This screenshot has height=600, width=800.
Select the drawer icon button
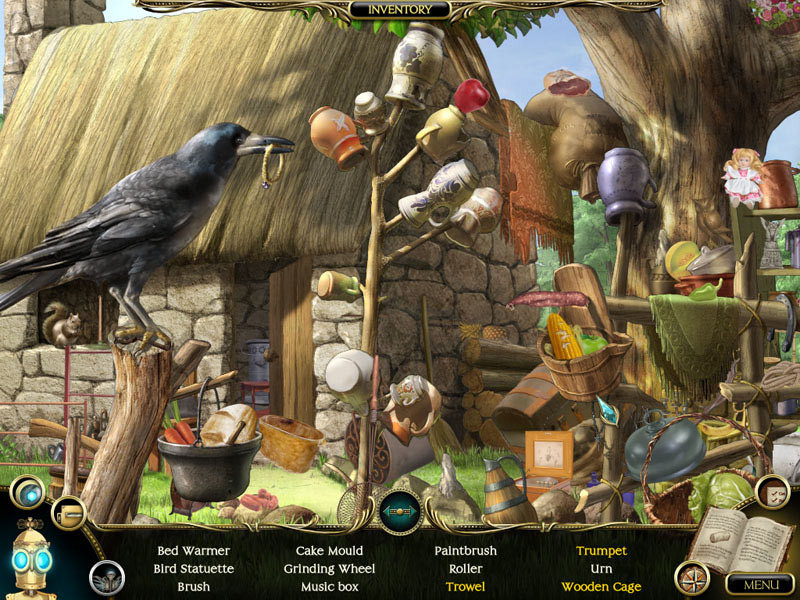(68, 514)
